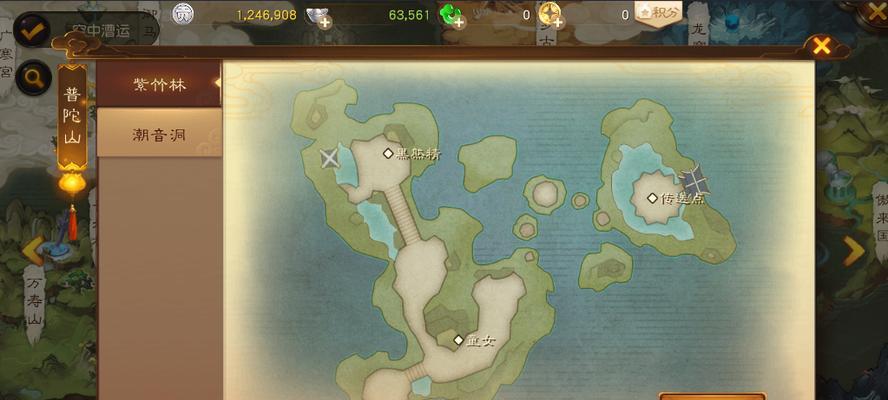
Task: Close the map panel with the X
Action: [821, 46]
